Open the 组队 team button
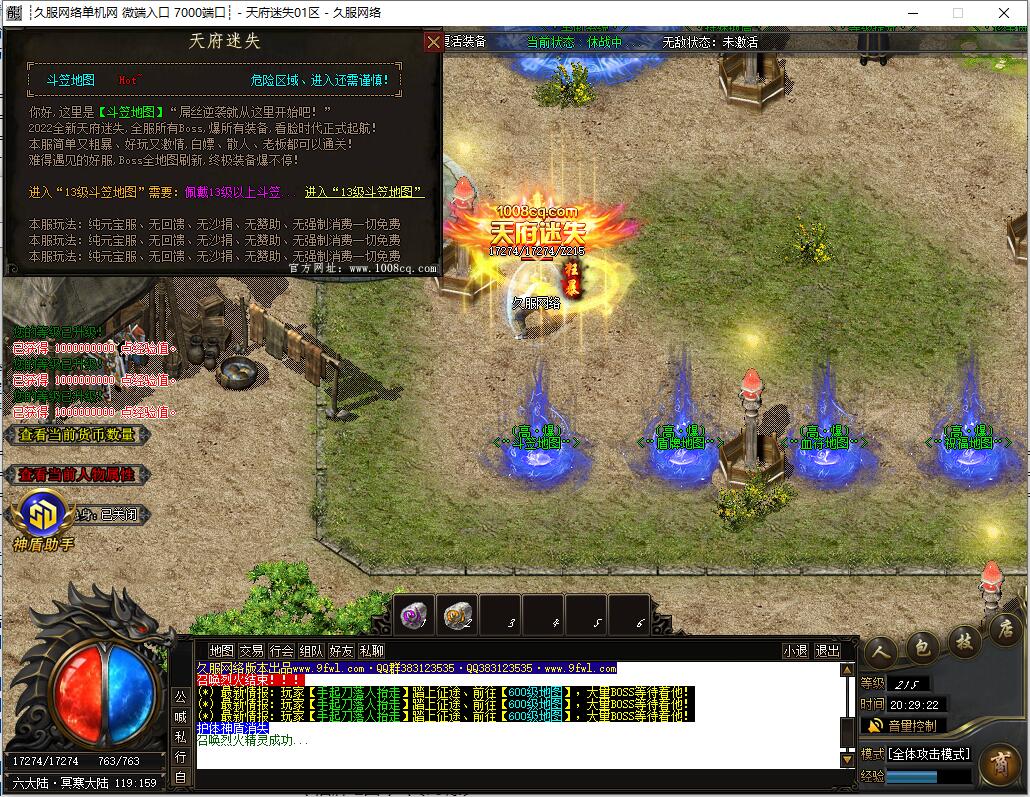The image size is (1030, 797). click(311, 651)
